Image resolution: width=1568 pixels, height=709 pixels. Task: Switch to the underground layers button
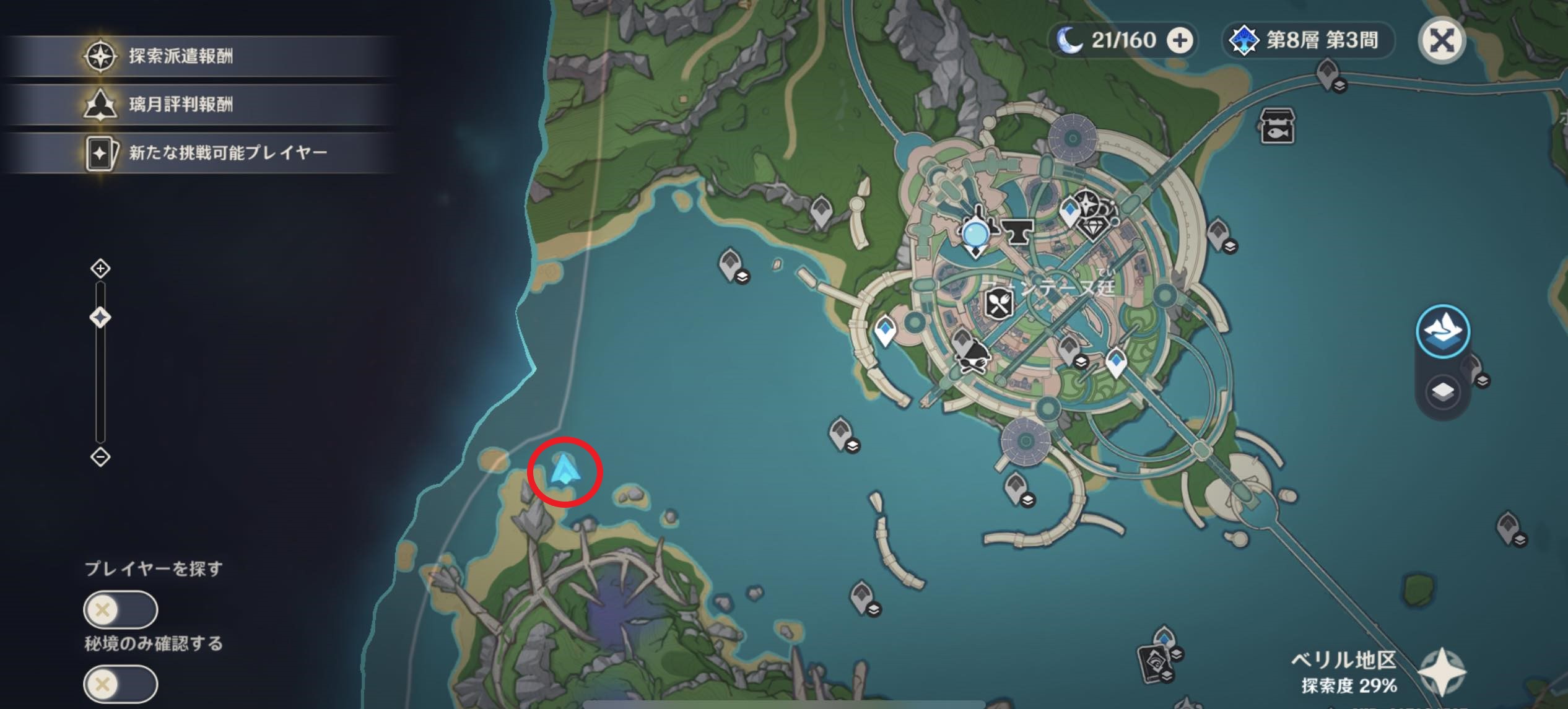(x=1443, y=392)
